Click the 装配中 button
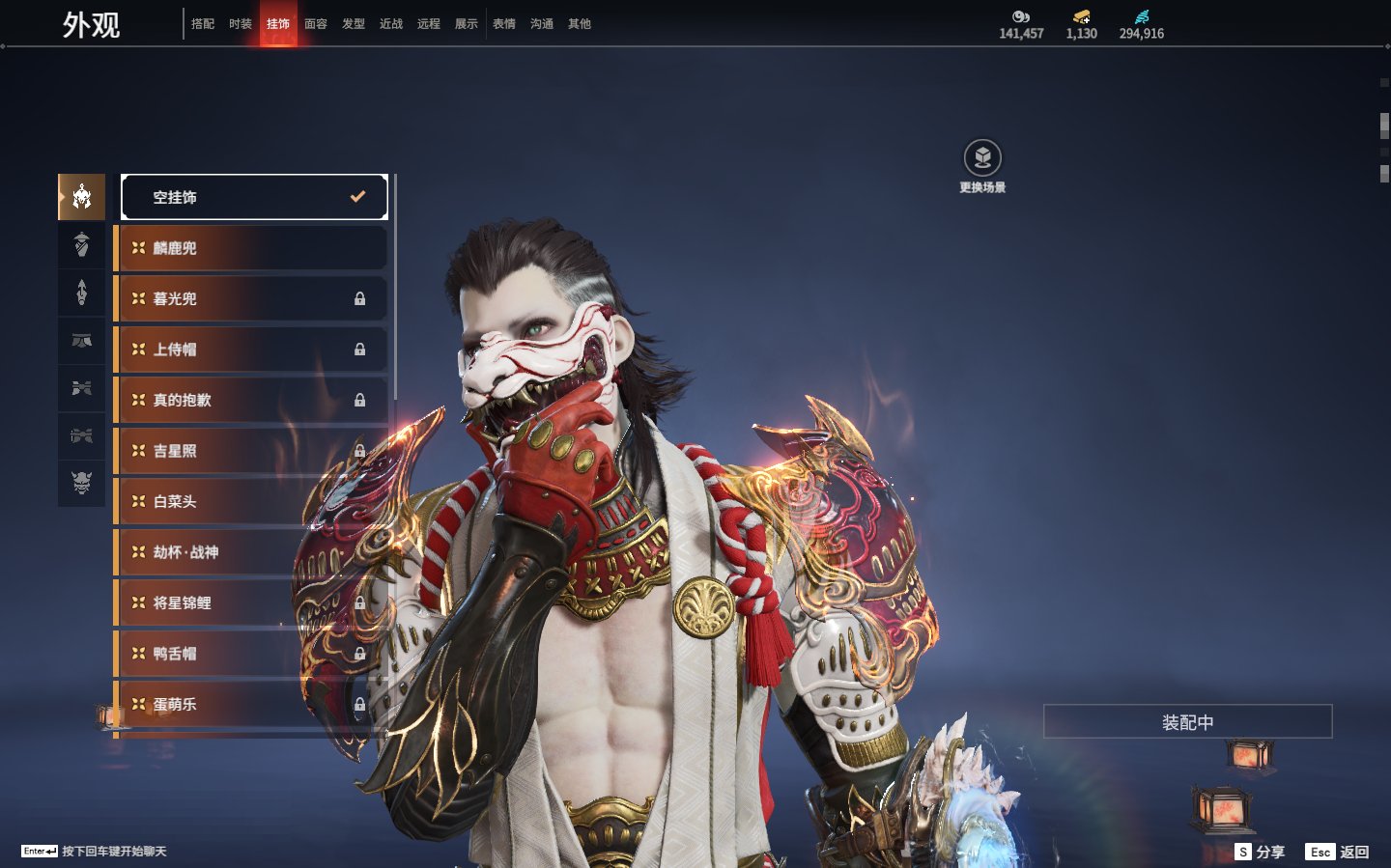The width and height of the screenshot is (1391, 868). coord(1187,722)
